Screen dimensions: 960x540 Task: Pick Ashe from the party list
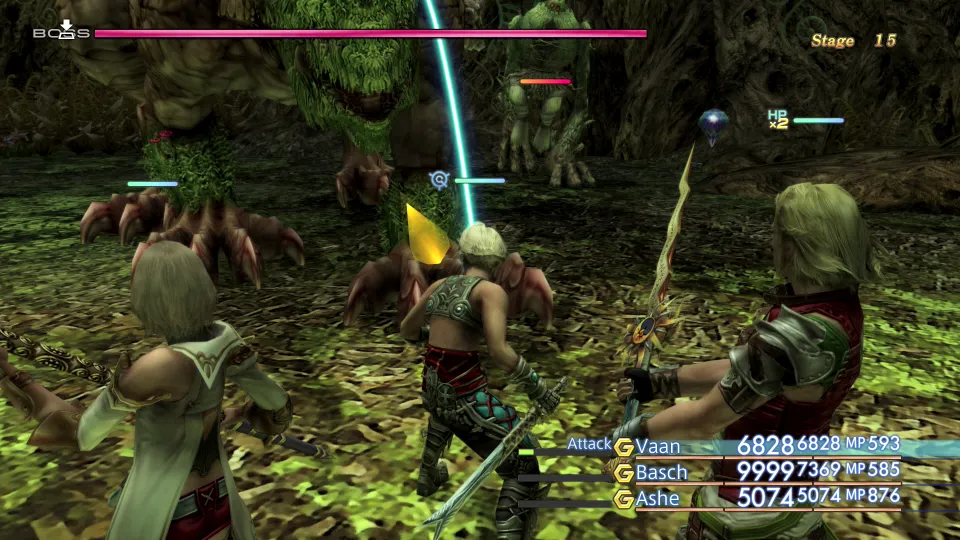658,498
